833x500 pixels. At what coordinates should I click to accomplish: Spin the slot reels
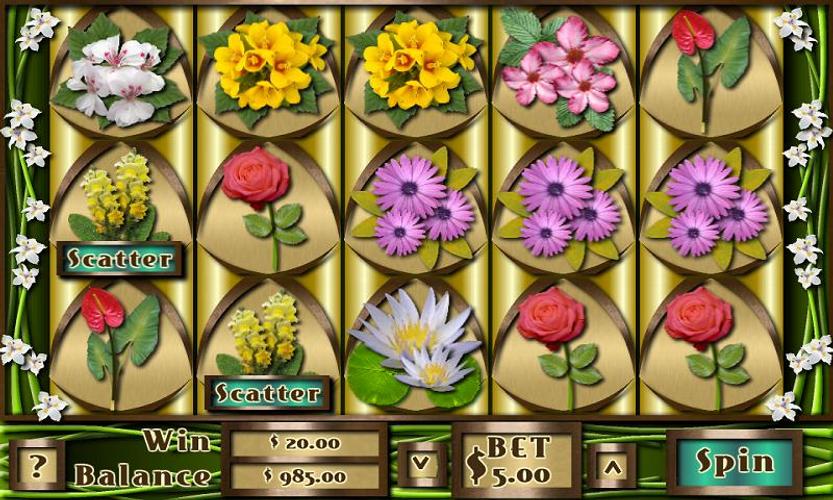click(735, 462)
